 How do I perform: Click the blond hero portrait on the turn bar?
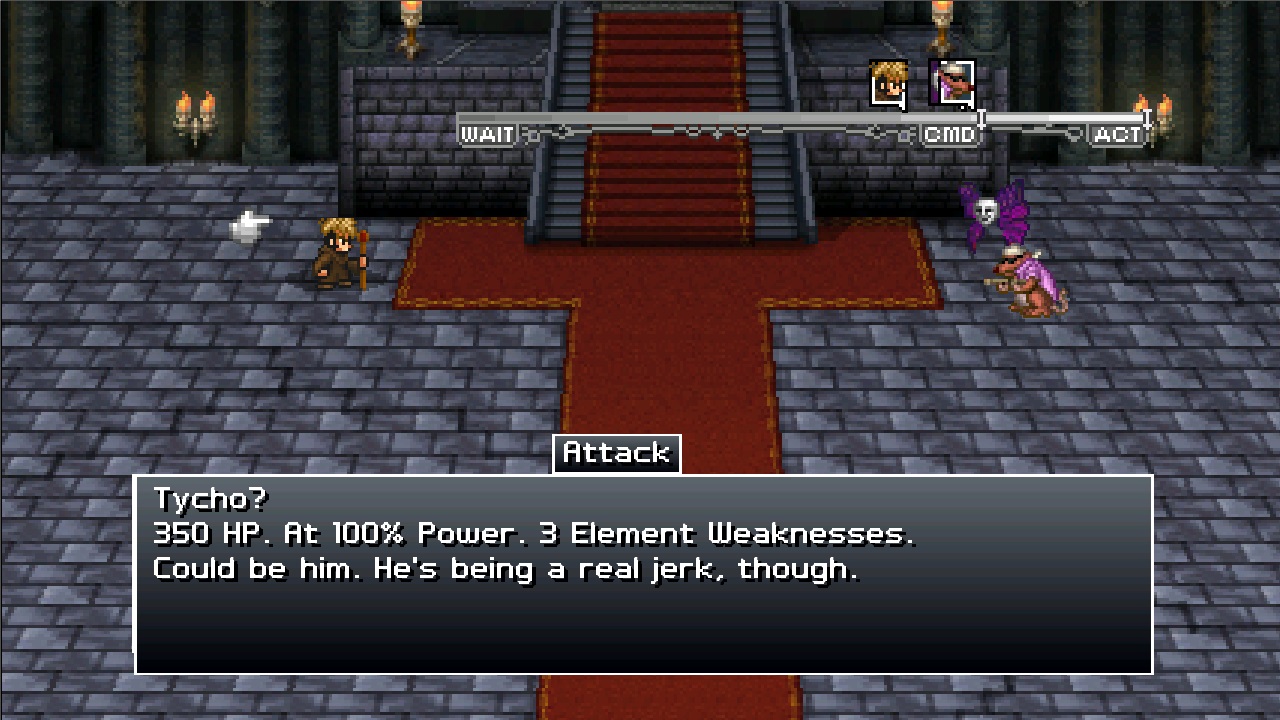coord(888,83)
